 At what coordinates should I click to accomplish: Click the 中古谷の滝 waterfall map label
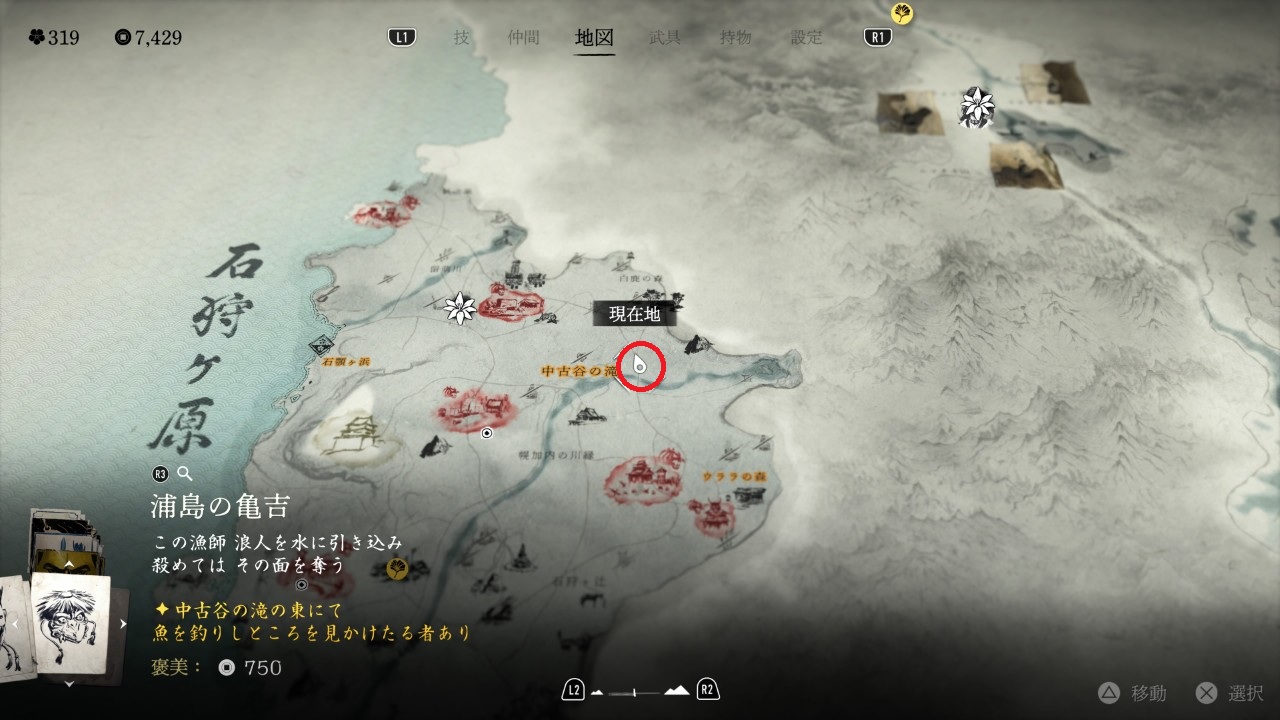(x=576, y=371)
